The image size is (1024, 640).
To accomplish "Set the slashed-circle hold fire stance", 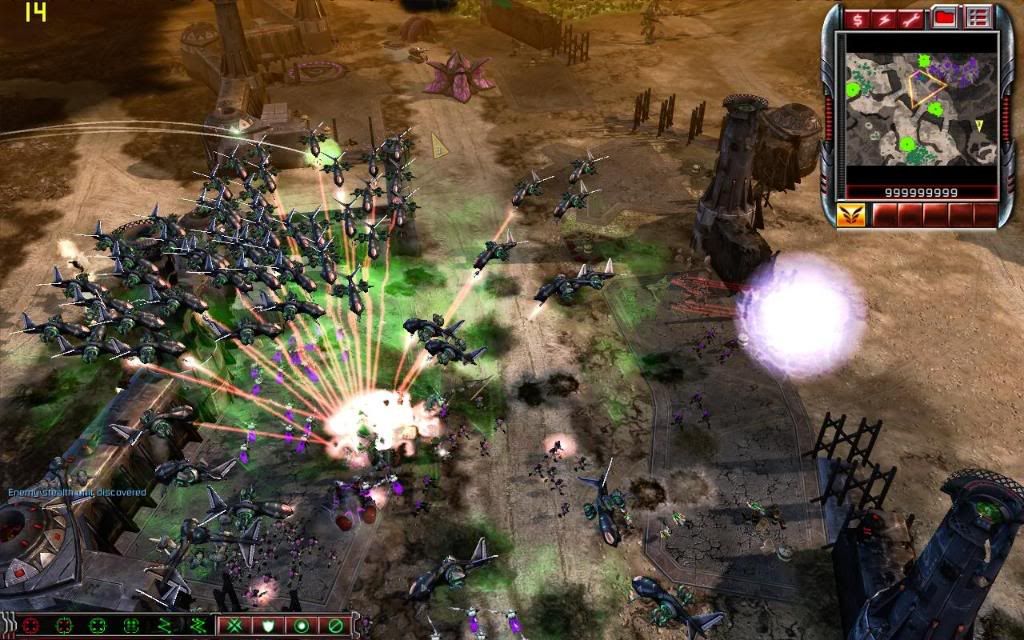I will (x=334, y=626).
